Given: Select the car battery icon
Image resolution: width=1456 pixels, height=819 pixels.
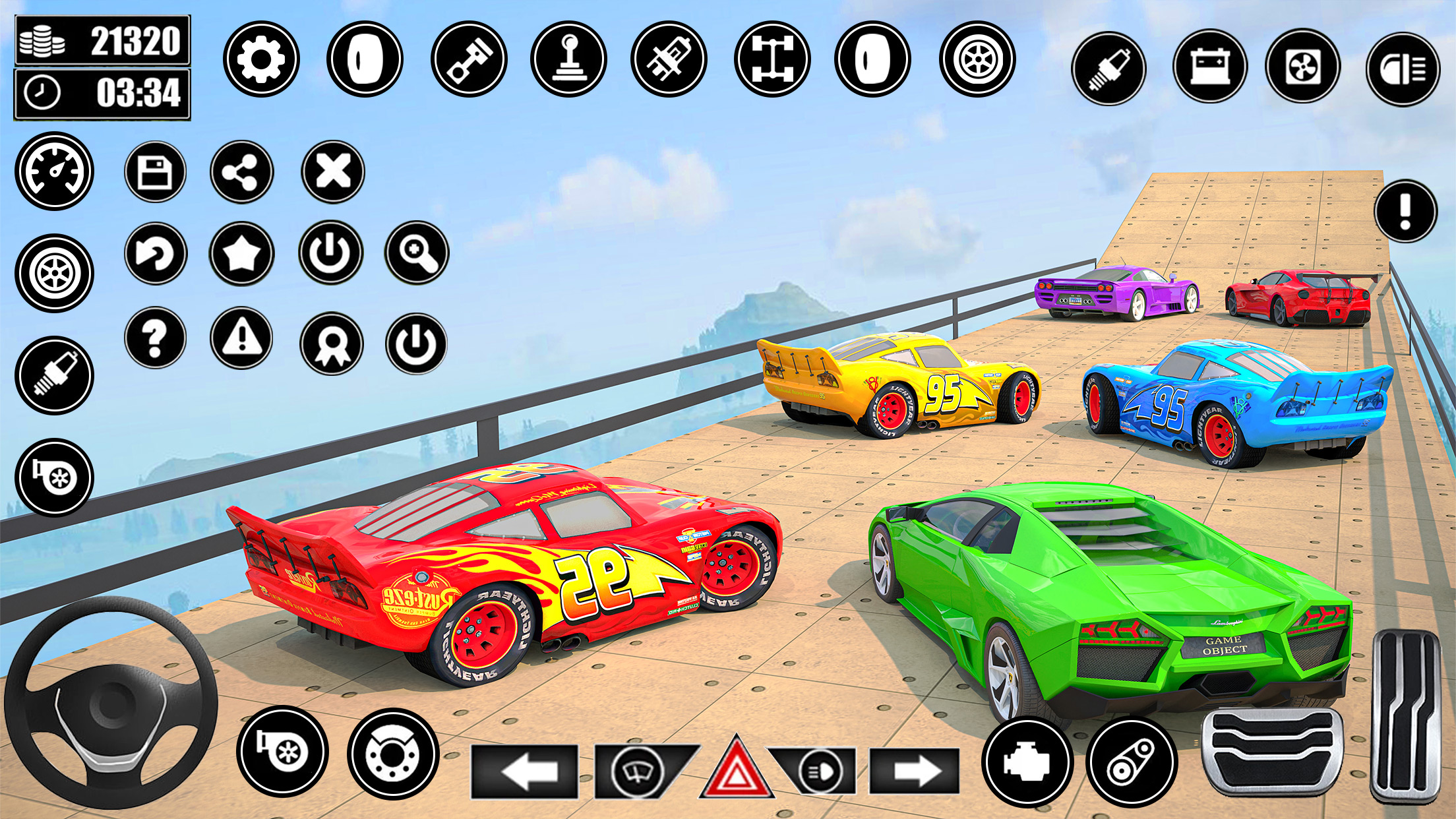Looking at the screenshot, I should pos(1210,67).
